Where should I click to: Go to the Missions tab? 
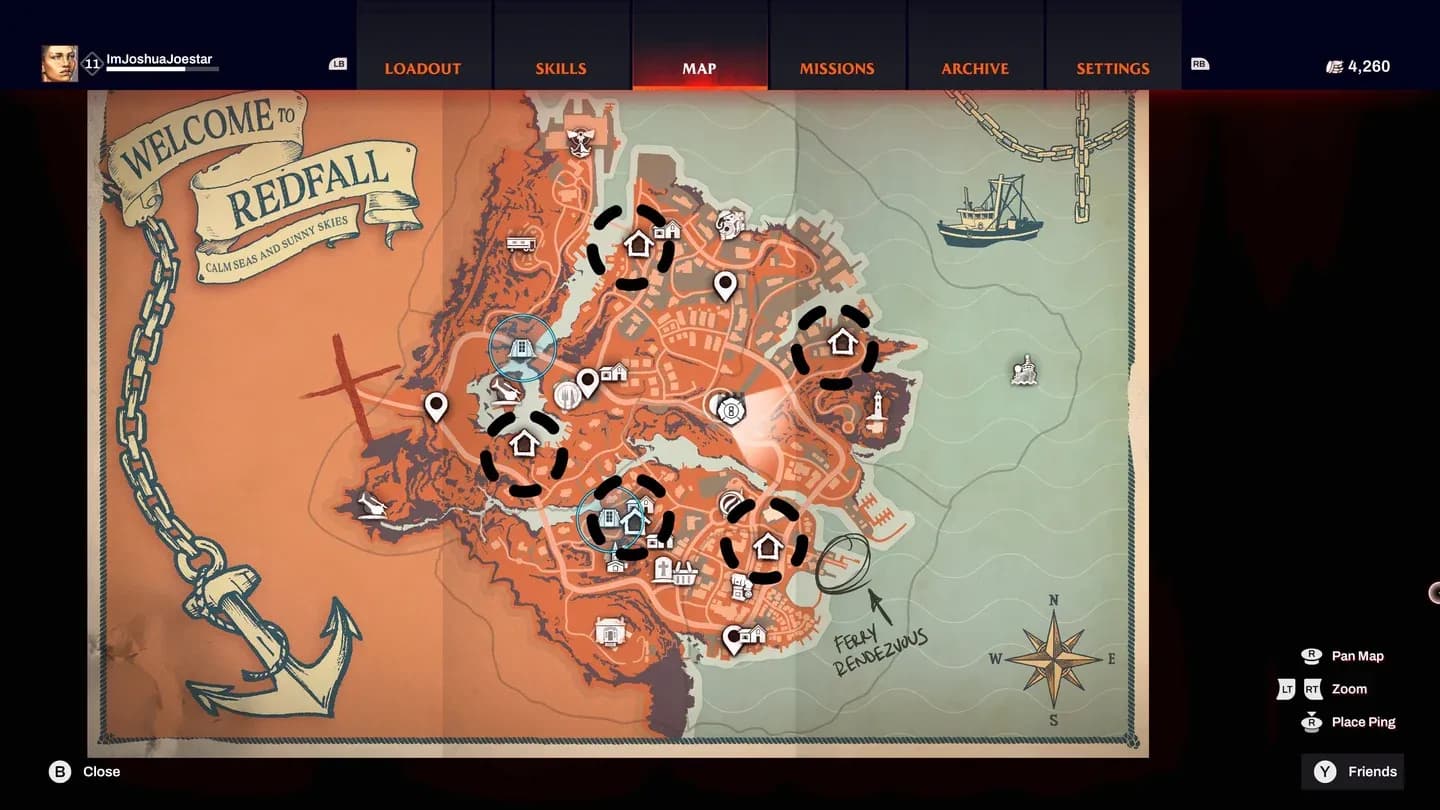(837, 68)
